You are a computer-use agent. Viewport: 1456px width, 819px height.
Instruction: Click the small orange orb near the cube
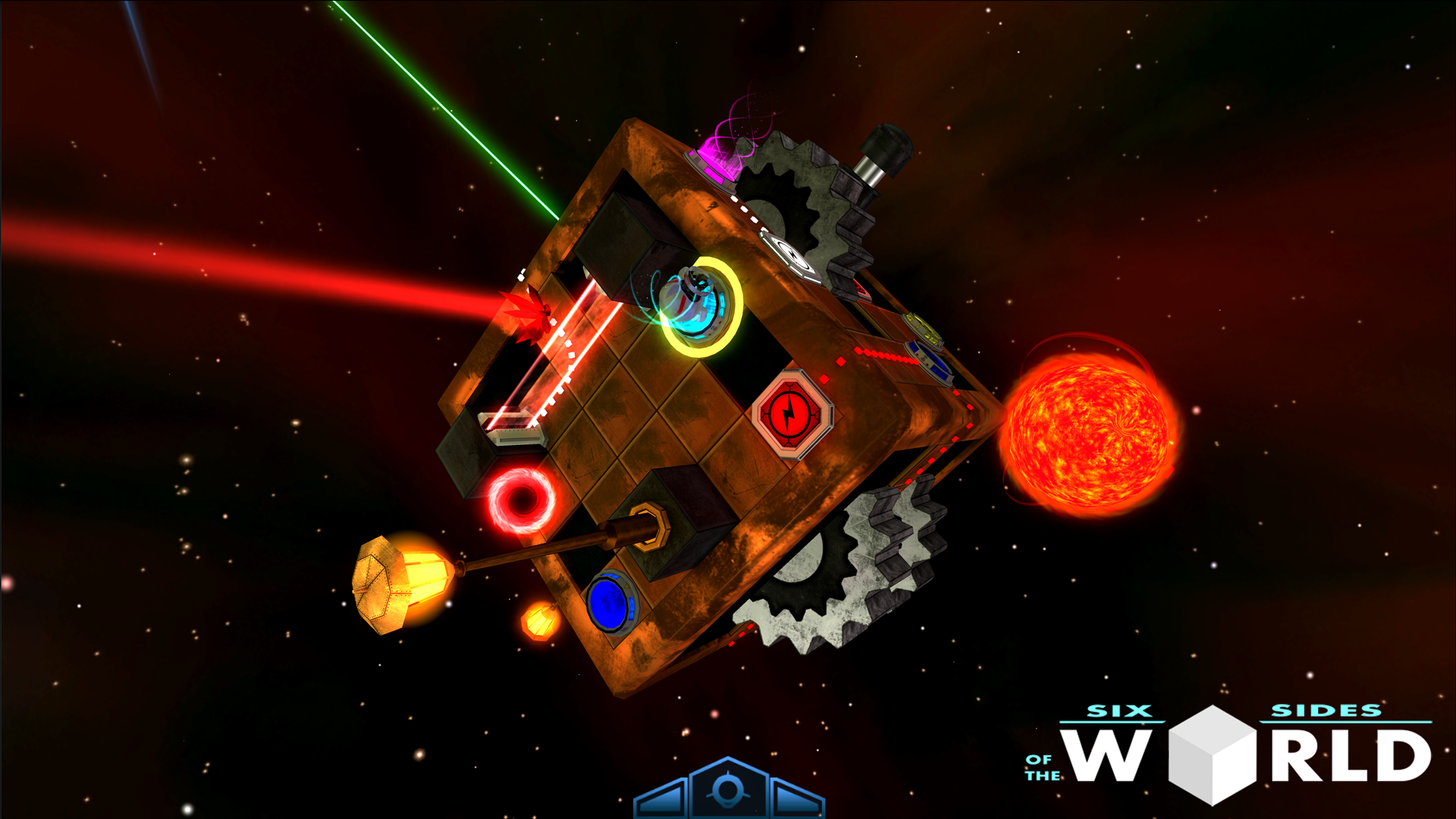[x=541, y=623]
